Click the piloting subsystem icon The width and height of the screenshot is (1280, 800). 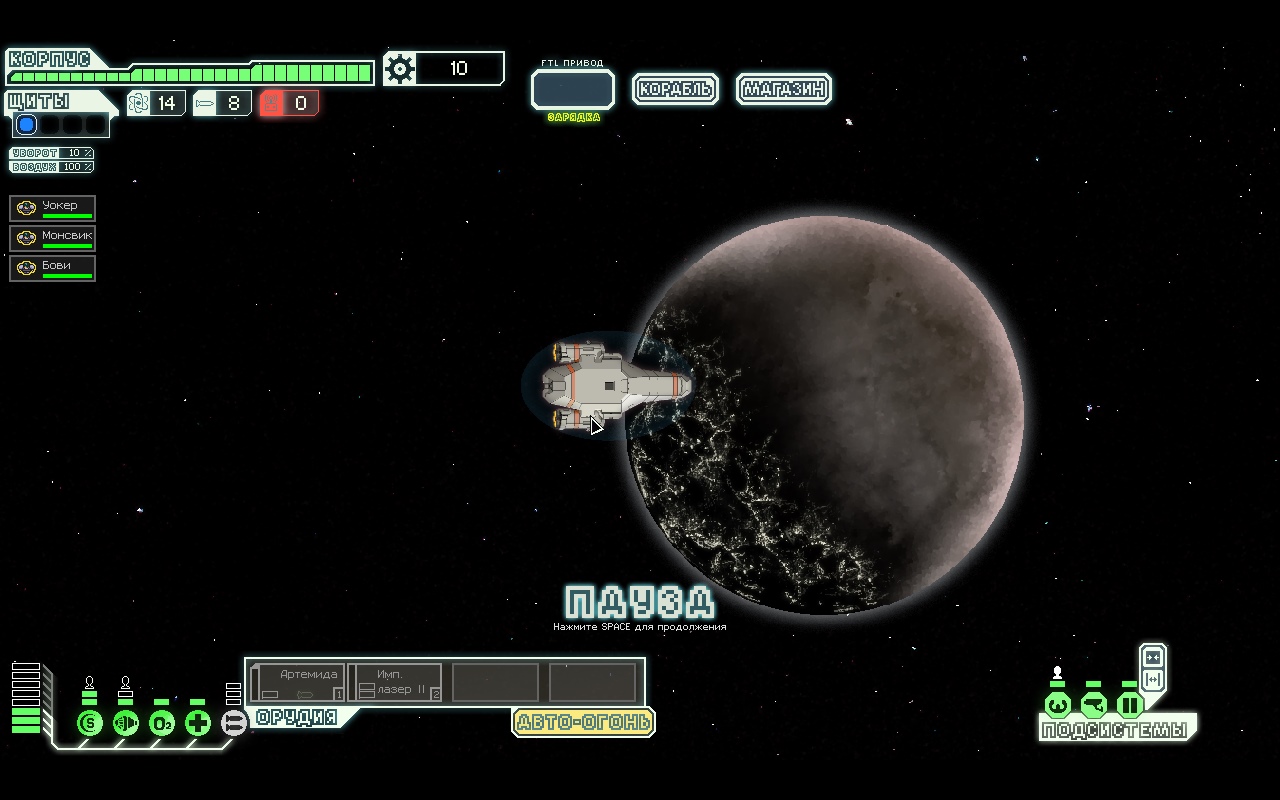pos(1057,705)
